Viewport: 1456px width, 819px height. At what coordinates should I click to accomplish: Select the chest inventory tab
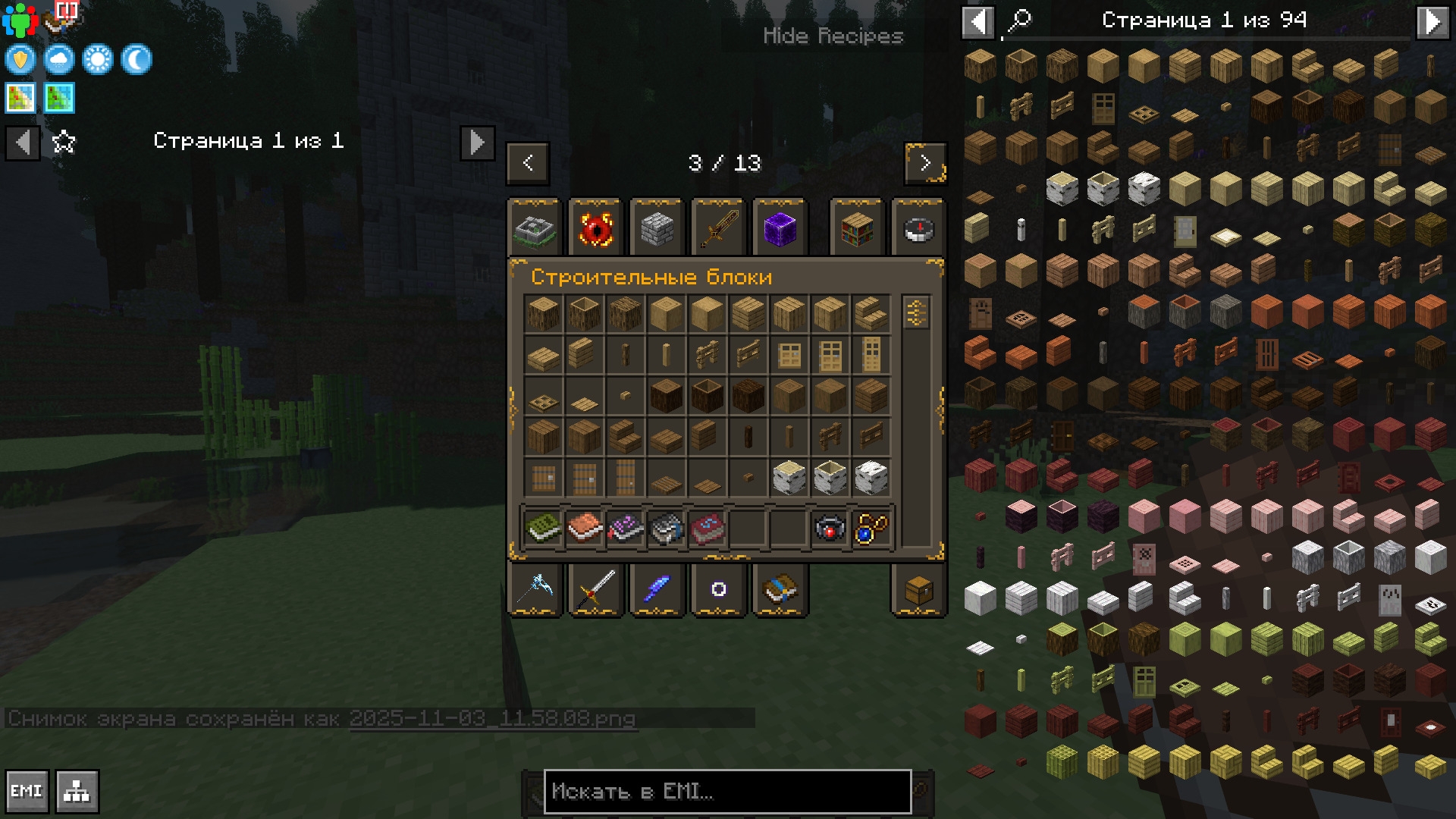(x=918, y=589)
